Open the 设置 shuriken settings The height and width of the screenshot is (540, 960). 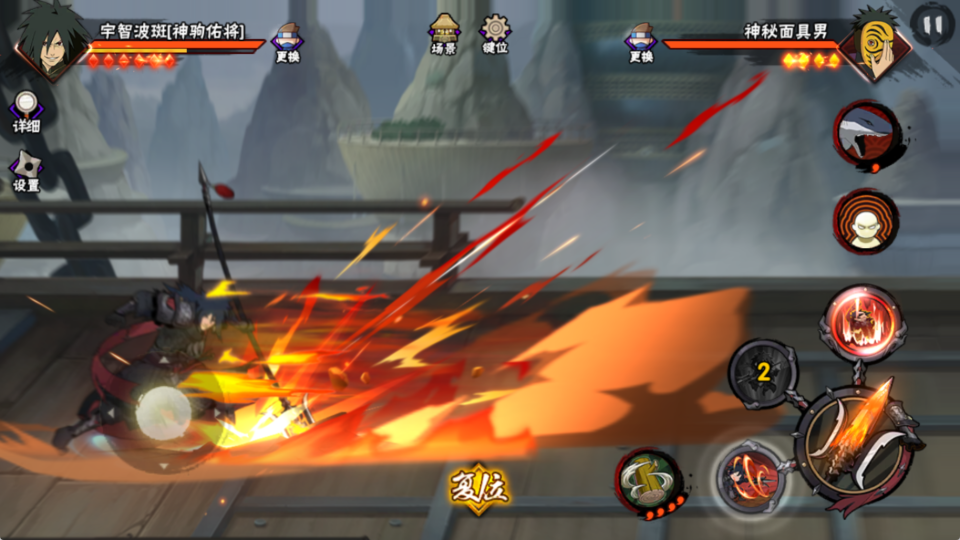(x=26, y=170)
